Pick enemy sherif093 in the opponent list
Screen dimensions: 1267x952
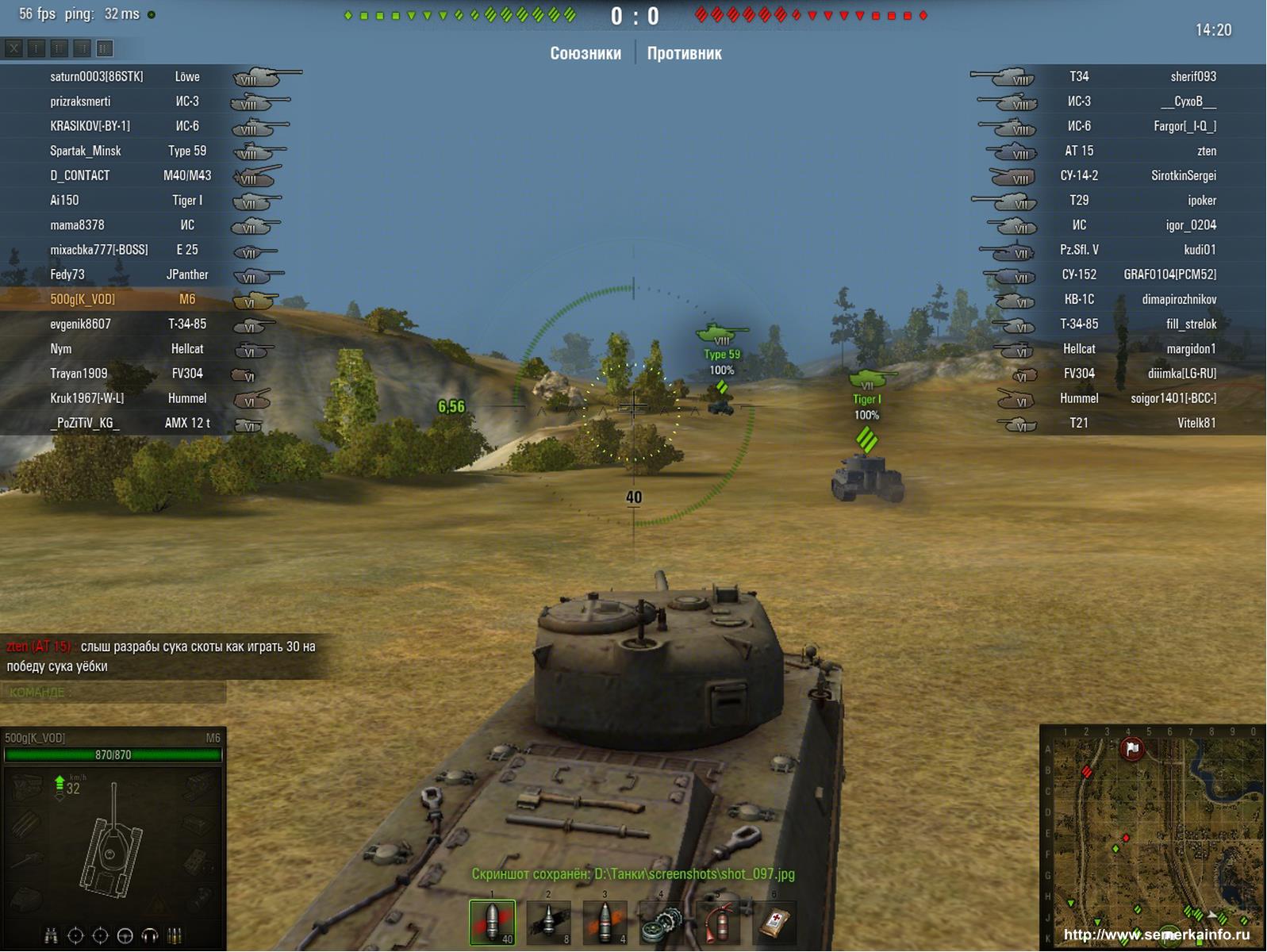point(1192,77)
